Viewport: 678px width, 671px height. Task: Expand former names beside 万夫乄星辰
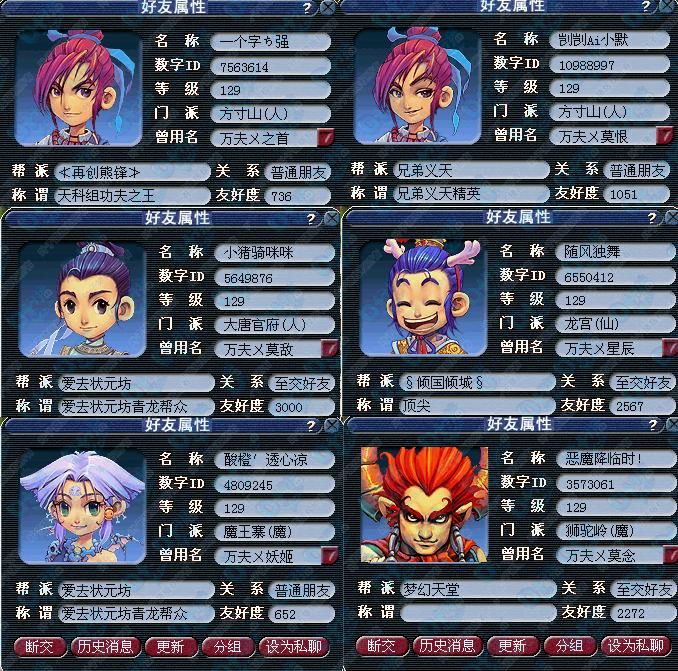click(x=668, y=348)
